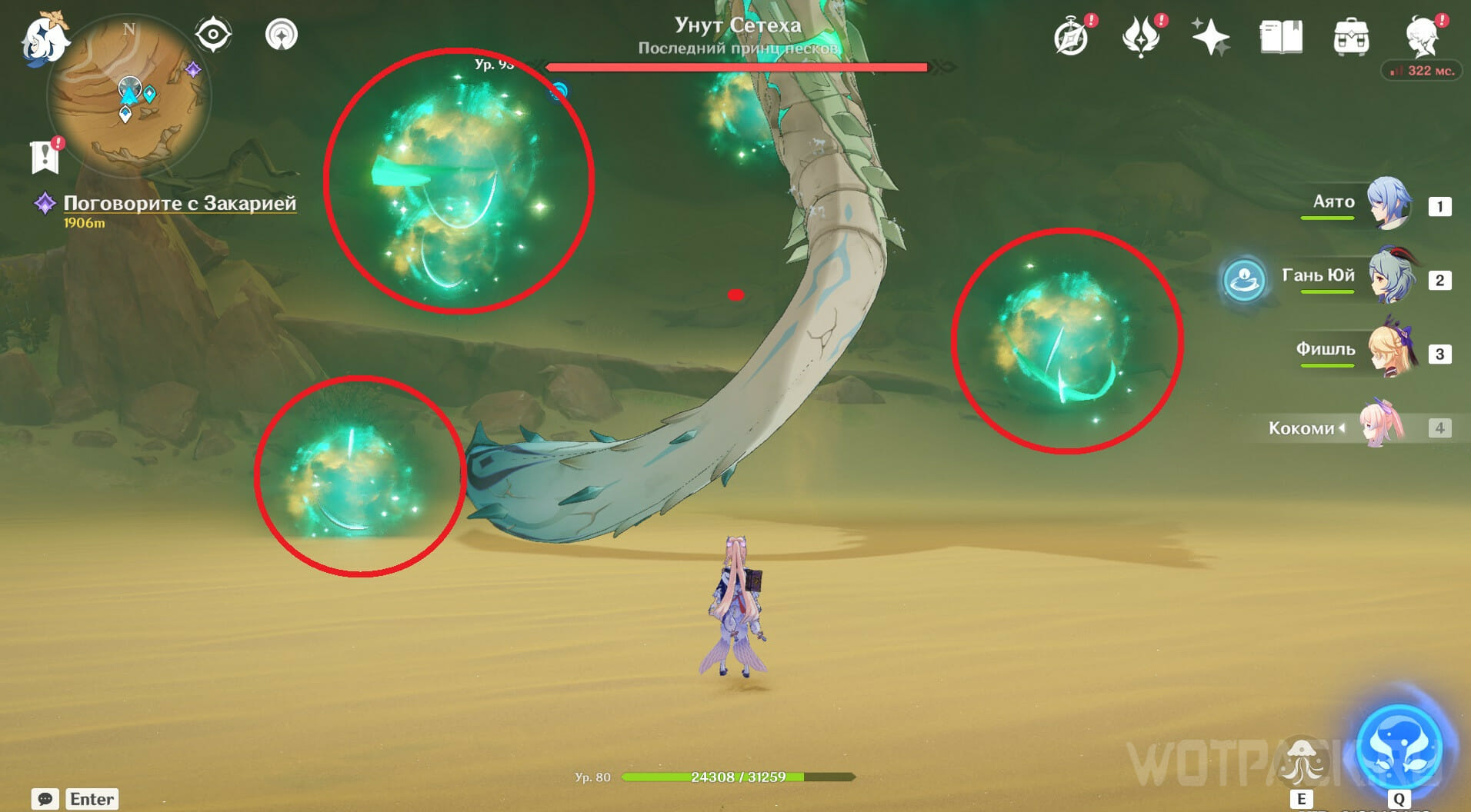
Task: Toggle the elemental sight eye icon
Action: pyautogui.click(x=212, y=35)
